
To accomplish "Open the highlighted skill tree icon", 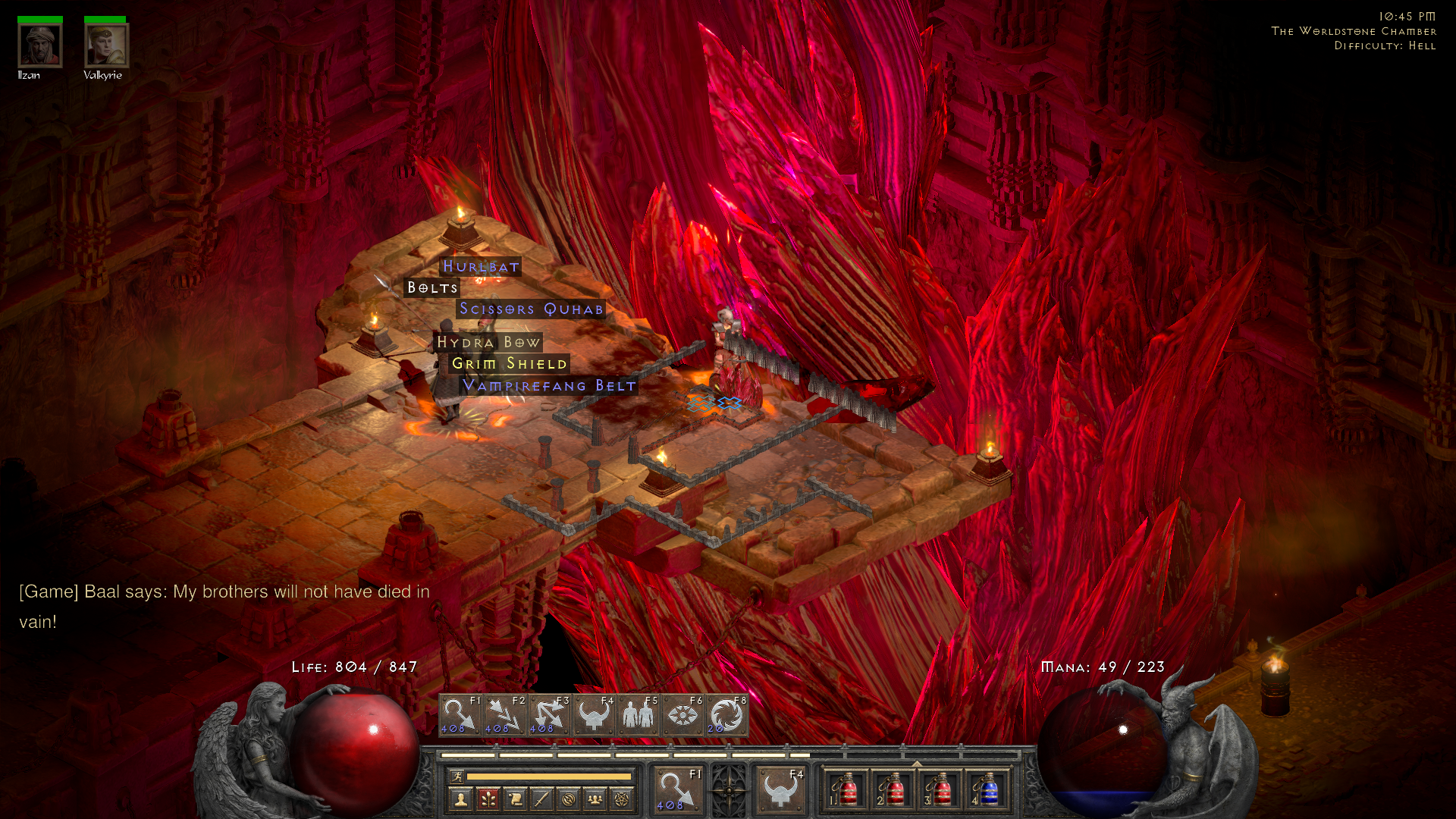I will 488,798.
